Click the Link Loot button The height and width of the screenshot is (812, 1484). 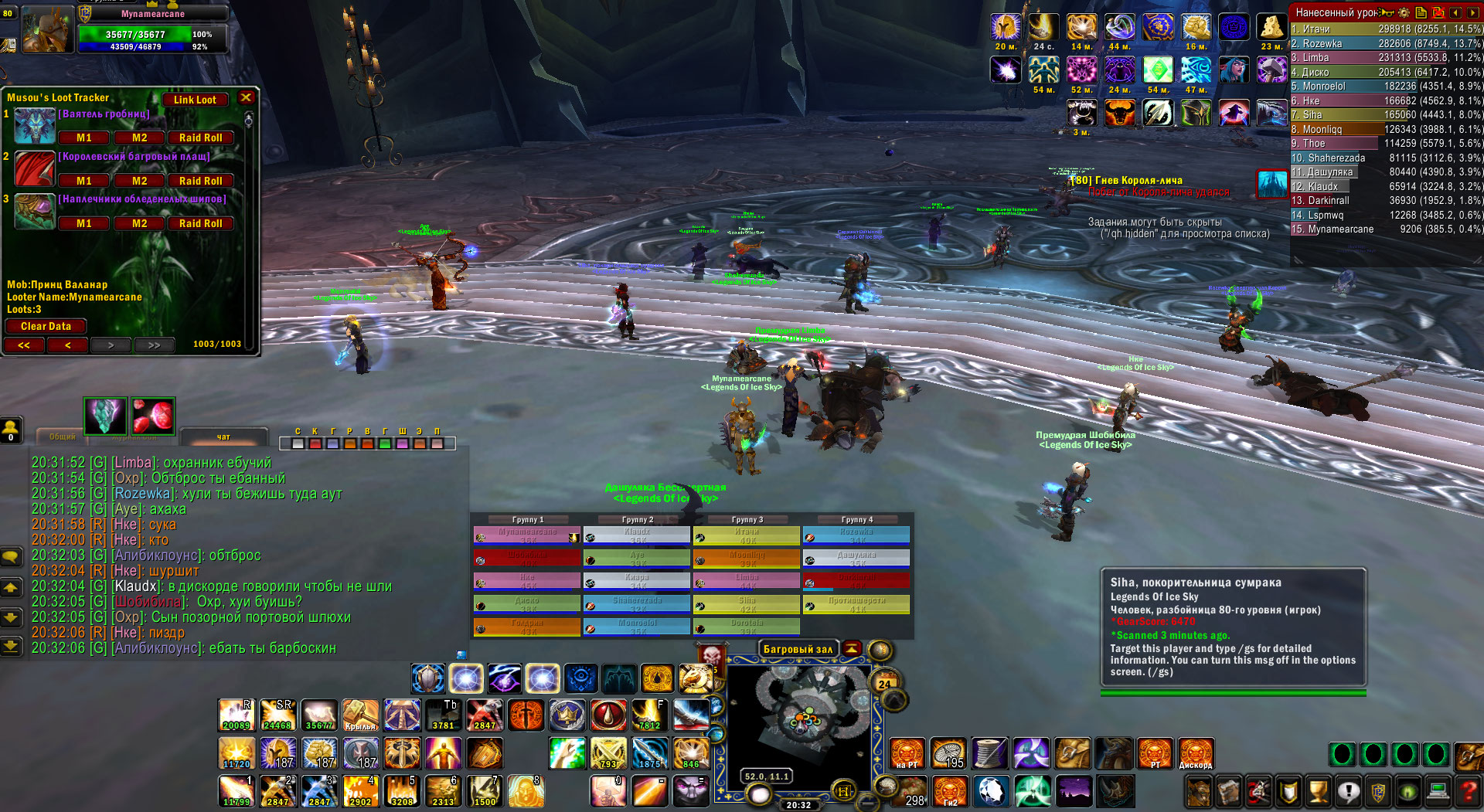coord(195,100)
